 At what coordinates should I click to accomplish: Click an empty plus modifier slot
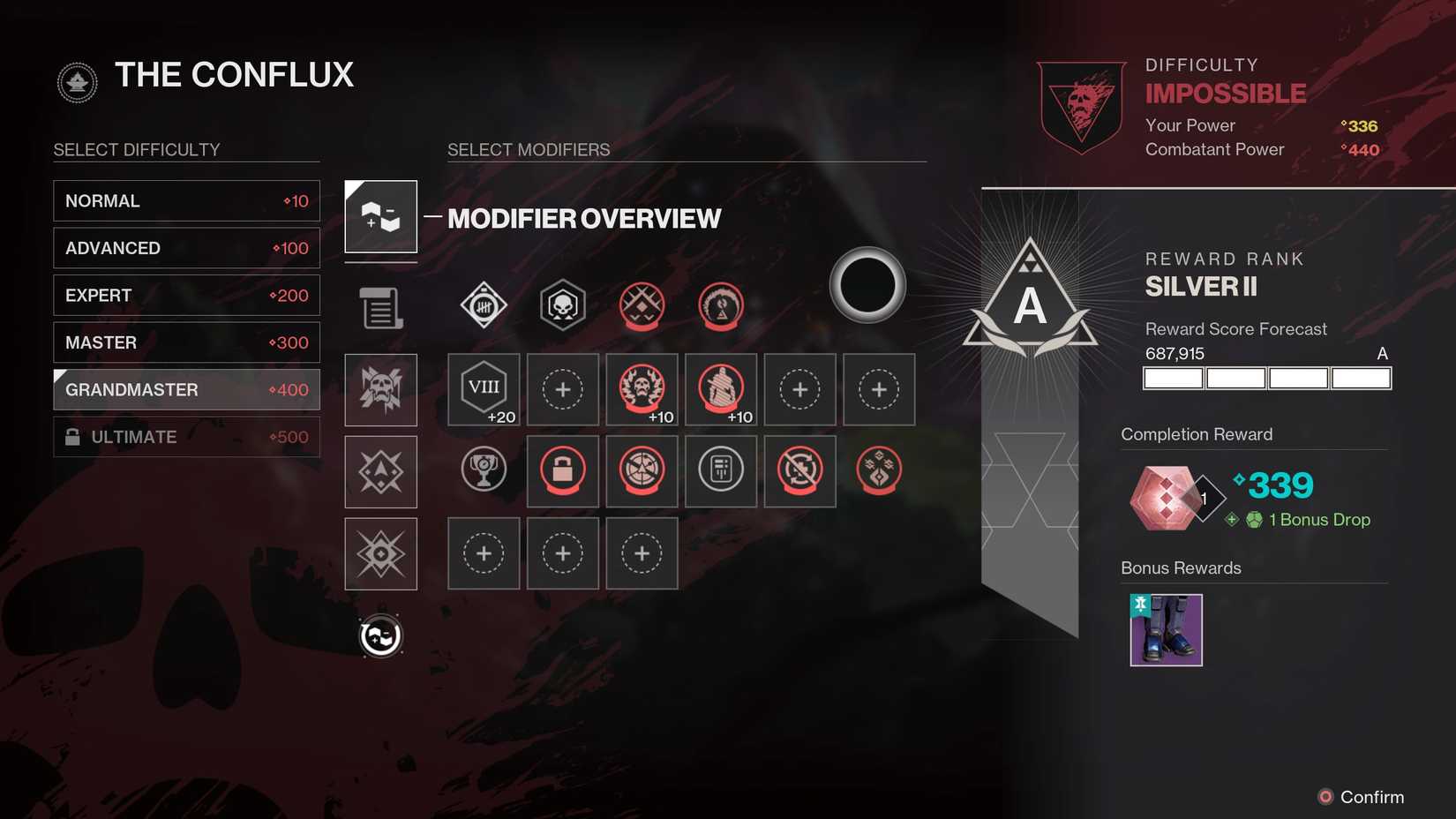[x=562, y=389]
